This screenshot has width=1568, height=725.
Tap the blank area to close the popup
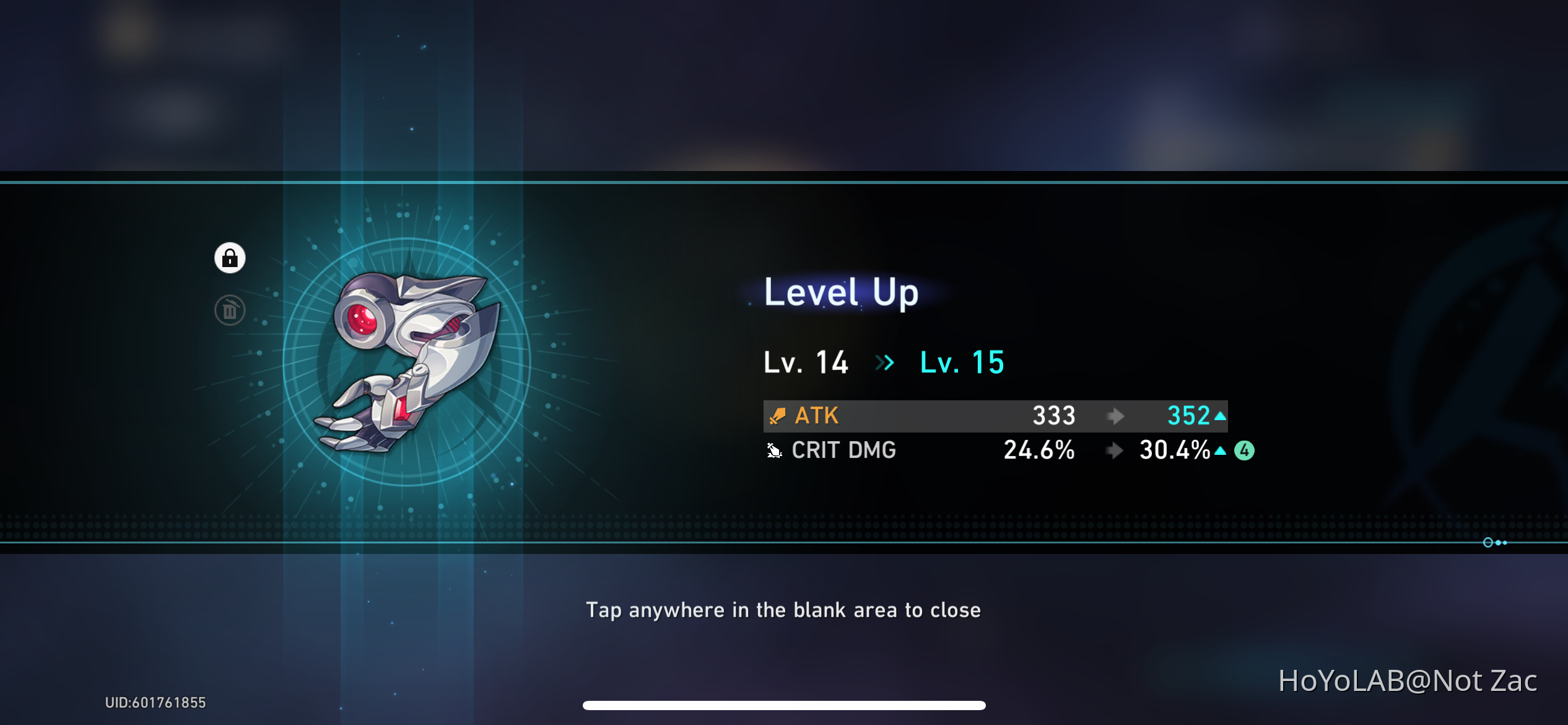(784, 610)
